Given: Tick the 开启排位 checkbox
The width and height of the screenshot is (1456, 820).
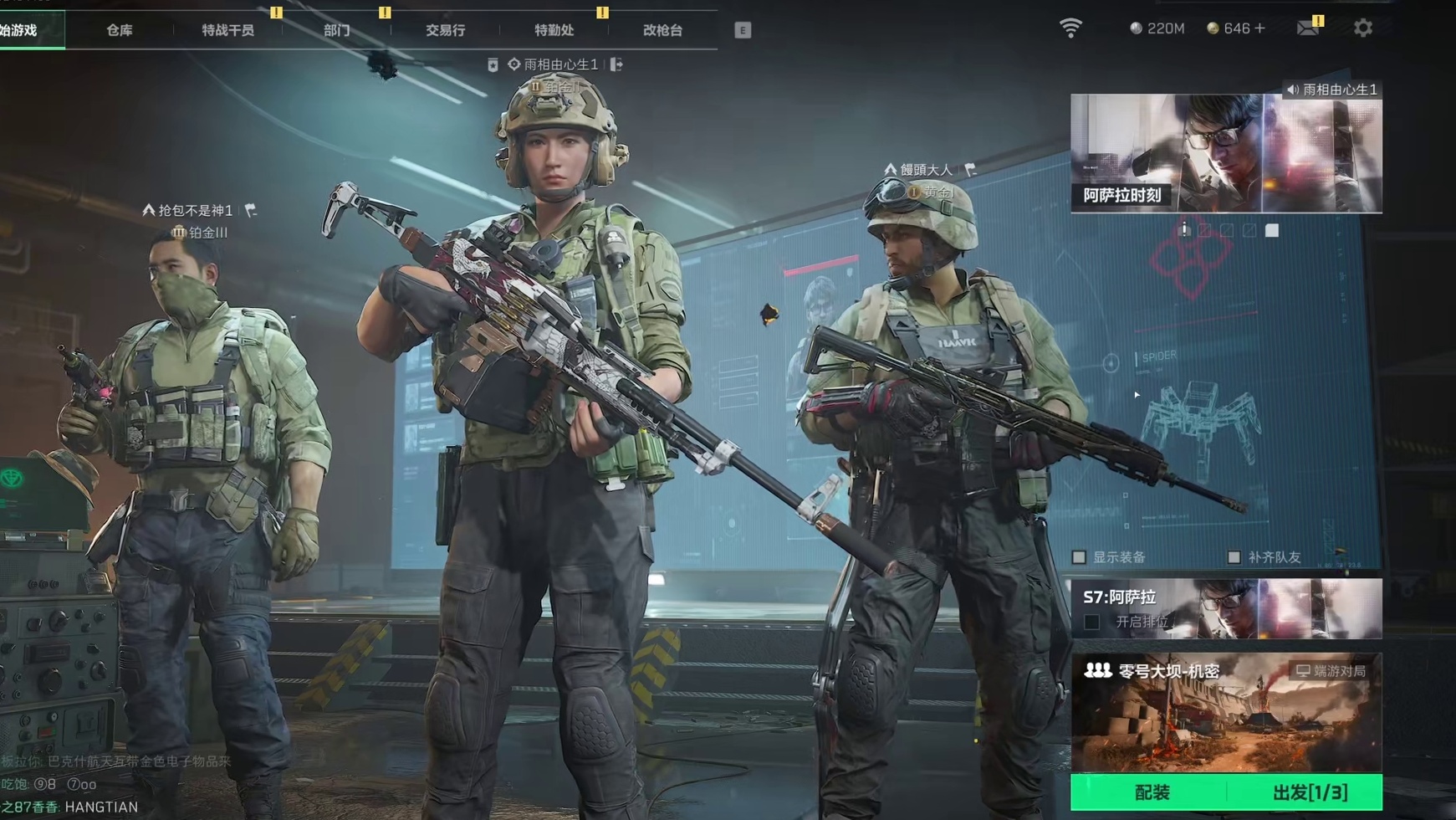Looking at the screenshot, I should (x=1091, y=622).
